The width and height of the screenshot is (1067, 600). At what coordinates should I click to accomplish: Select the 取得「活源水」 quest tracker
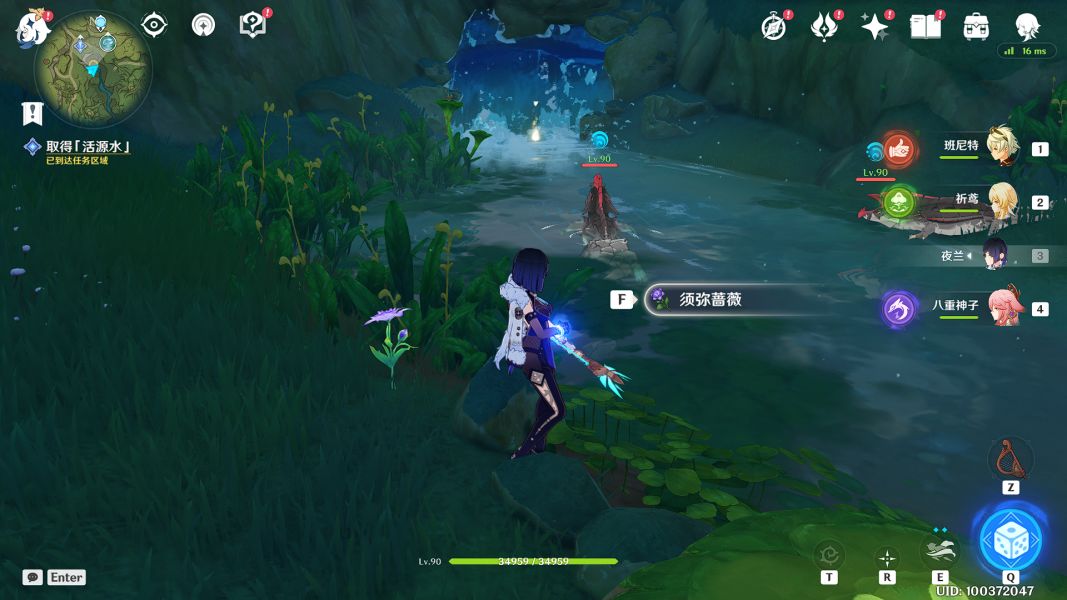pos(88,147)
